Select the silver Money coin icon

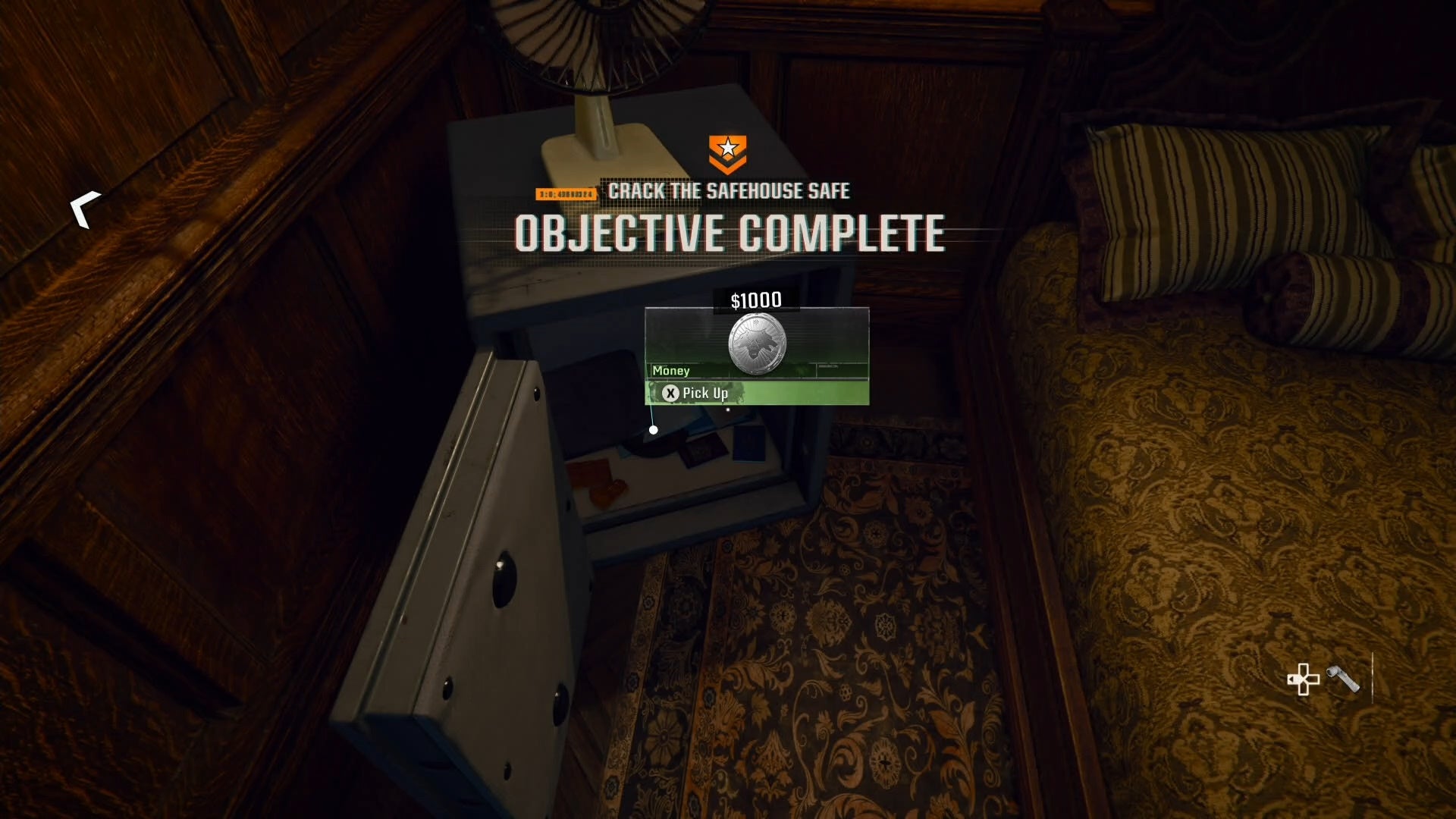point(756,344)
